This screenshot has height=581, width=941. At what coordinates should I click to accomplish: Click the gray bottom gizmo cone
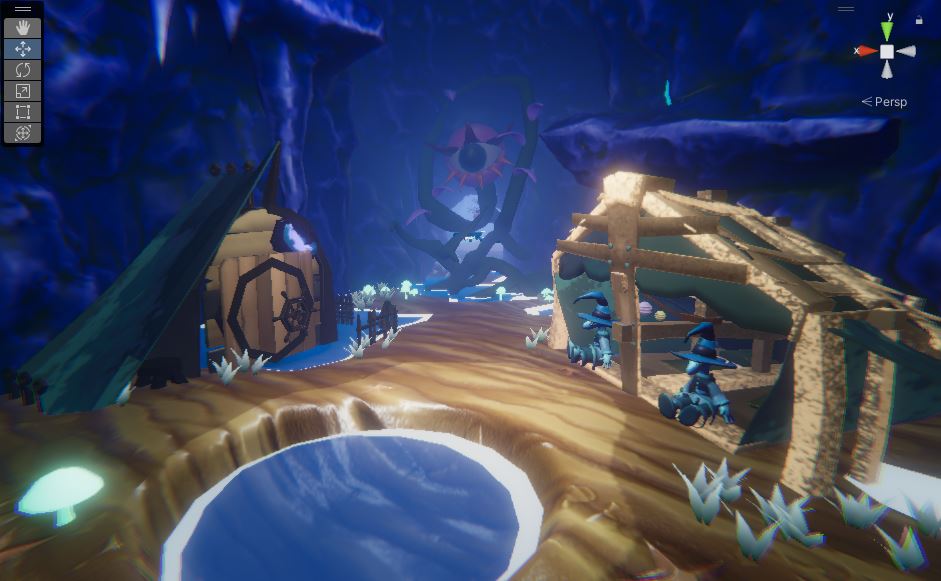pyautogui.click(x=887, y=69)
